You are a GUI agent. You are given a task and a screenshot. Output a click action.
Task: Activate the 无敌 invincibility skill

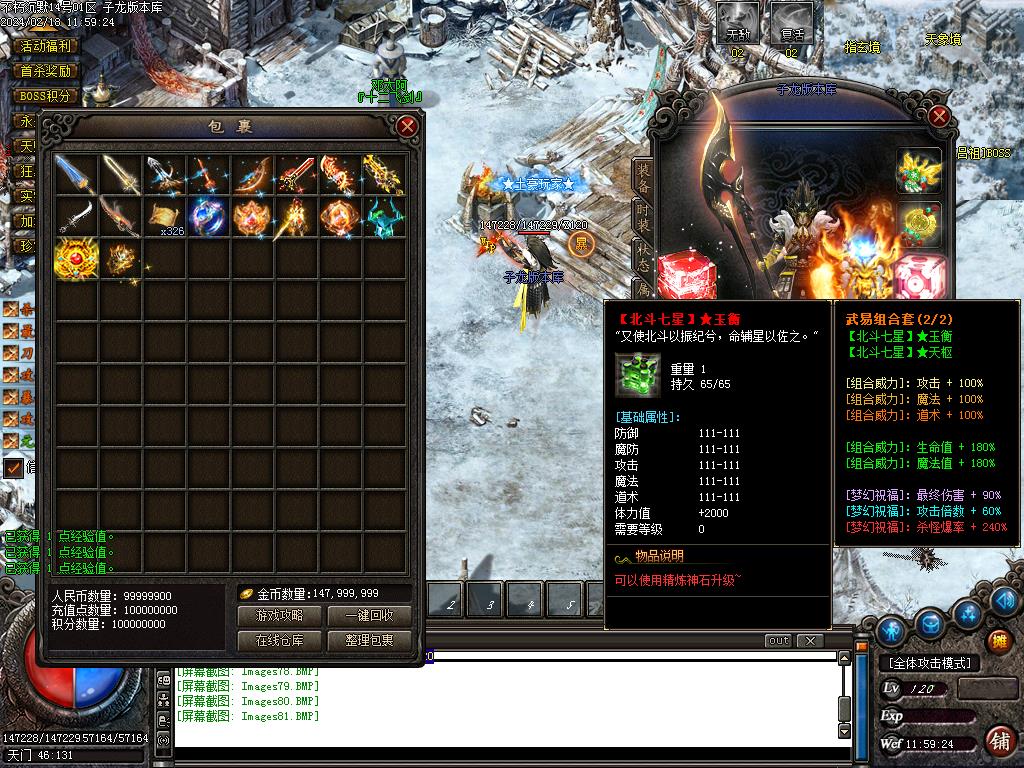[x=738, y=22]
